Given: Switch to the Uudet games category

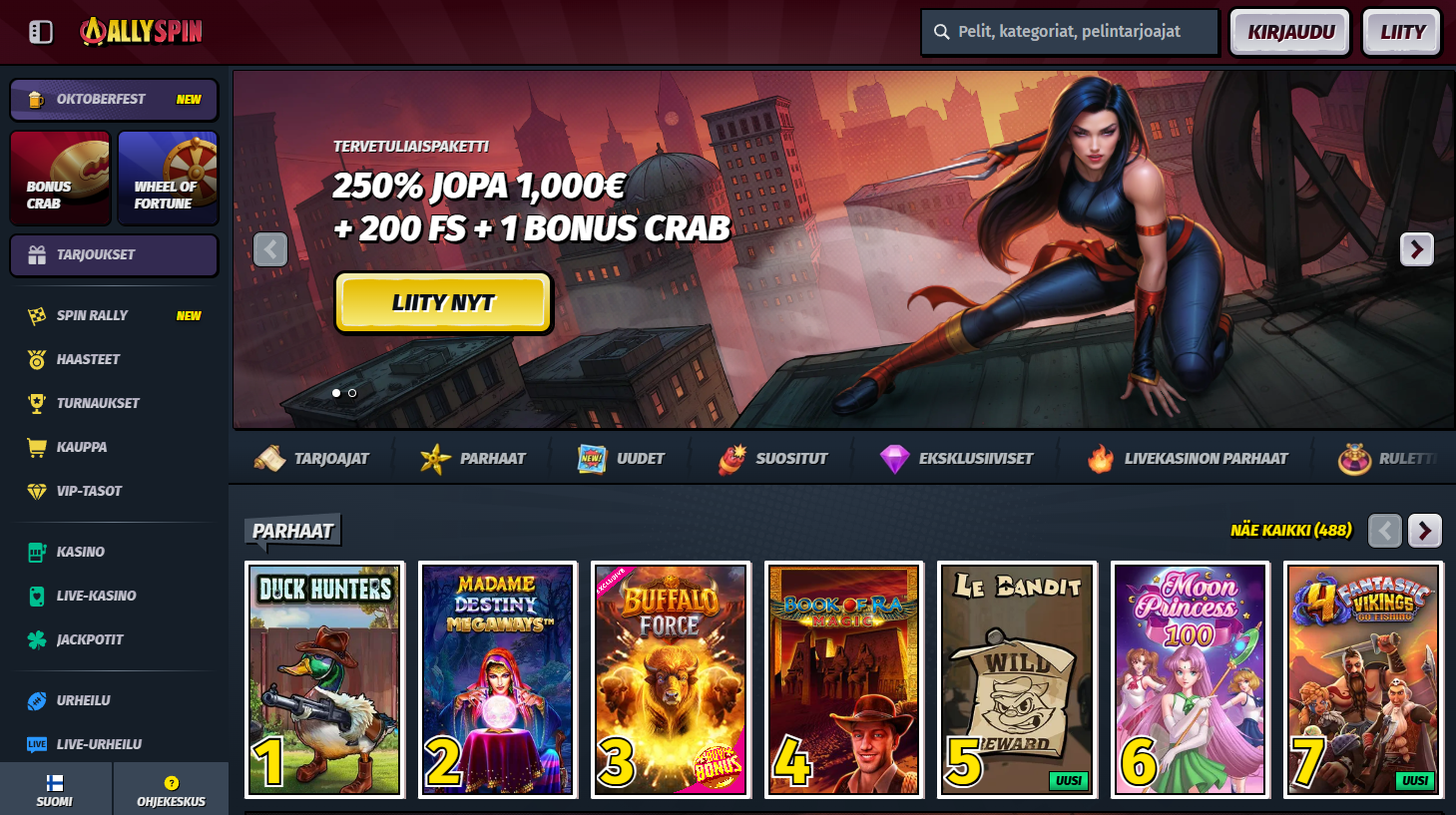Looking at the screenshot, I should click(621, 459).
